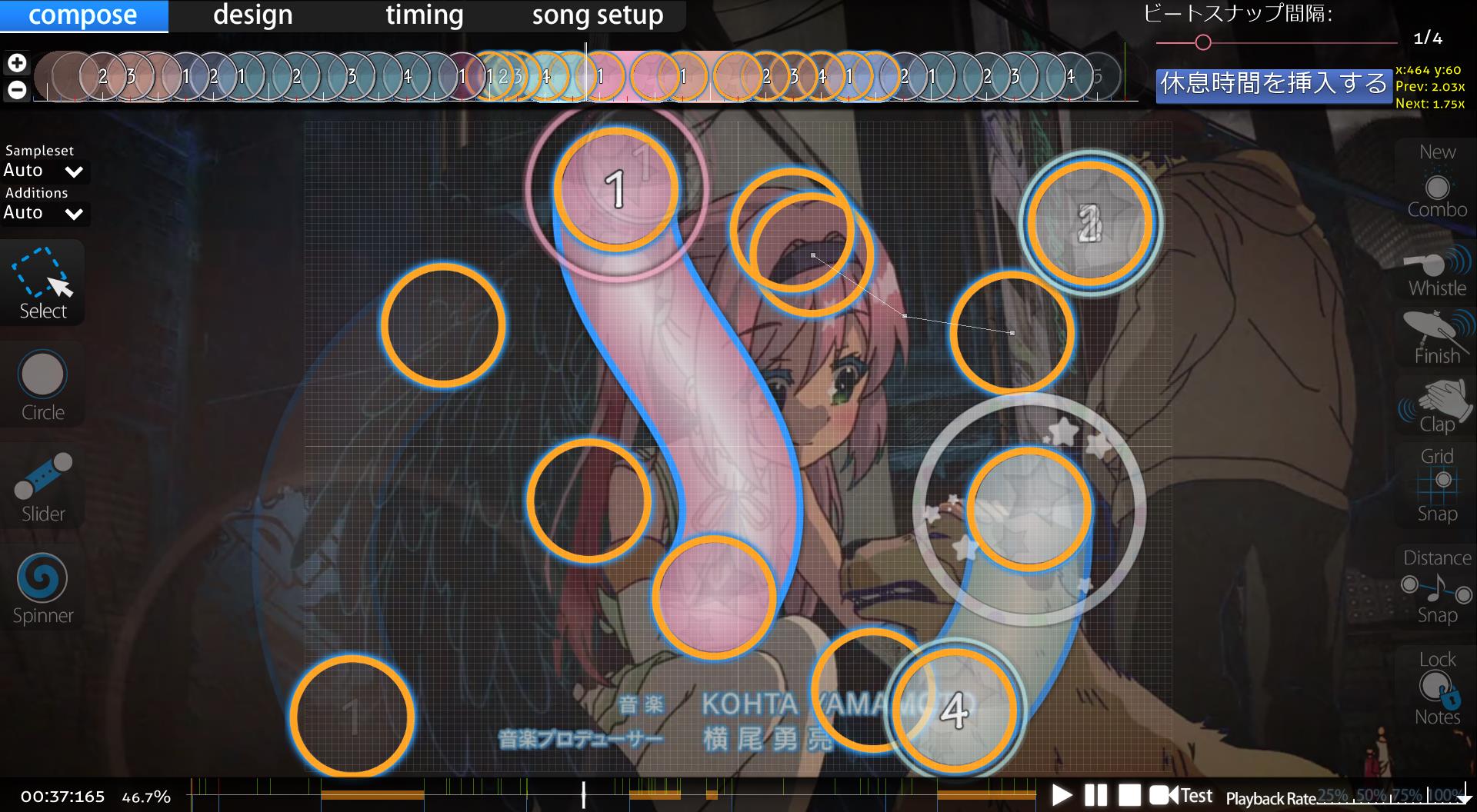Pick the Circle placement tool
This screenshot has height=812, width=1477.
point(43,385)
